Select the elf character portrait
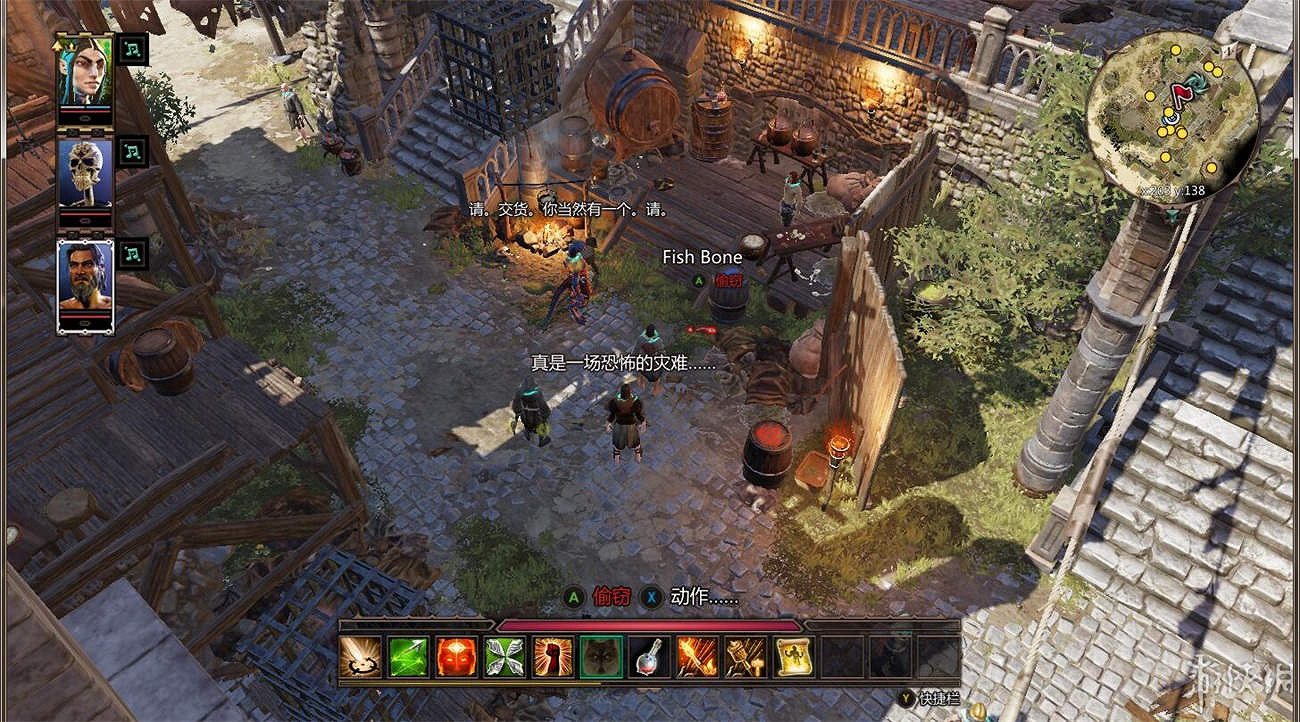The height and width of the screenshot is (722, 1300). click(85, 71)
